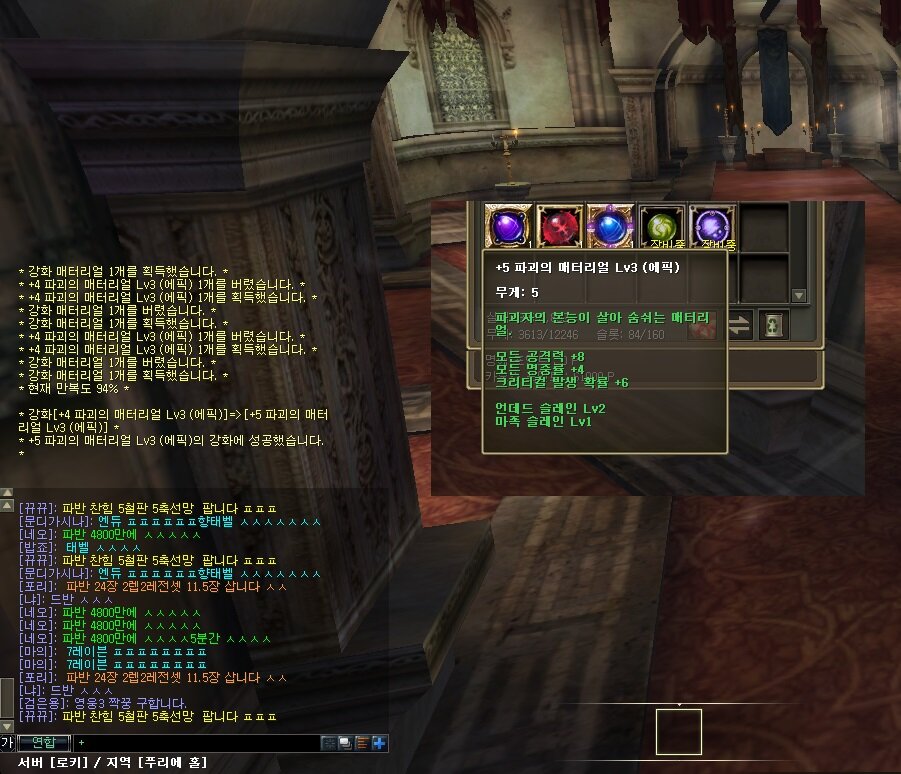
Task: Open the 연합 chat channel selector
Action: [43, 742]
